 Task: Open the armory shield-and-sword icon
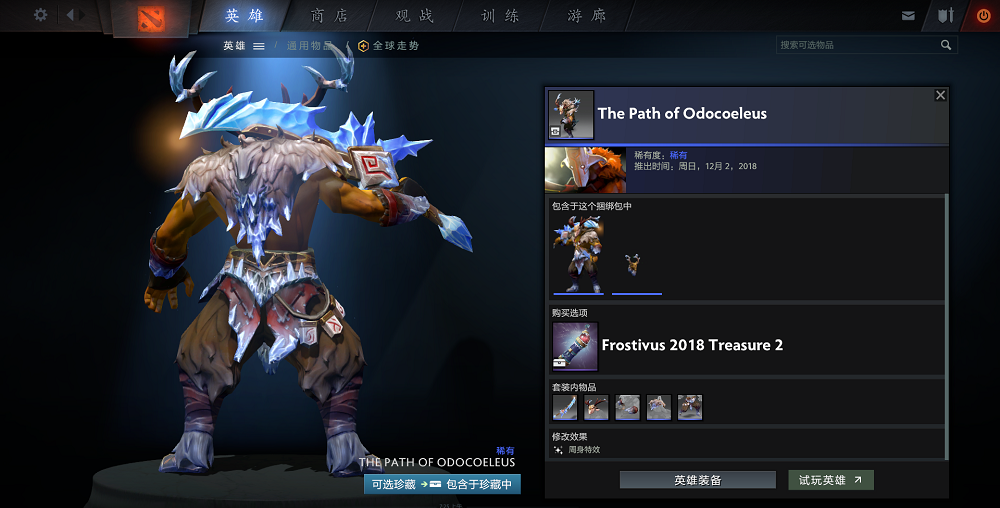tap(945, 16)
